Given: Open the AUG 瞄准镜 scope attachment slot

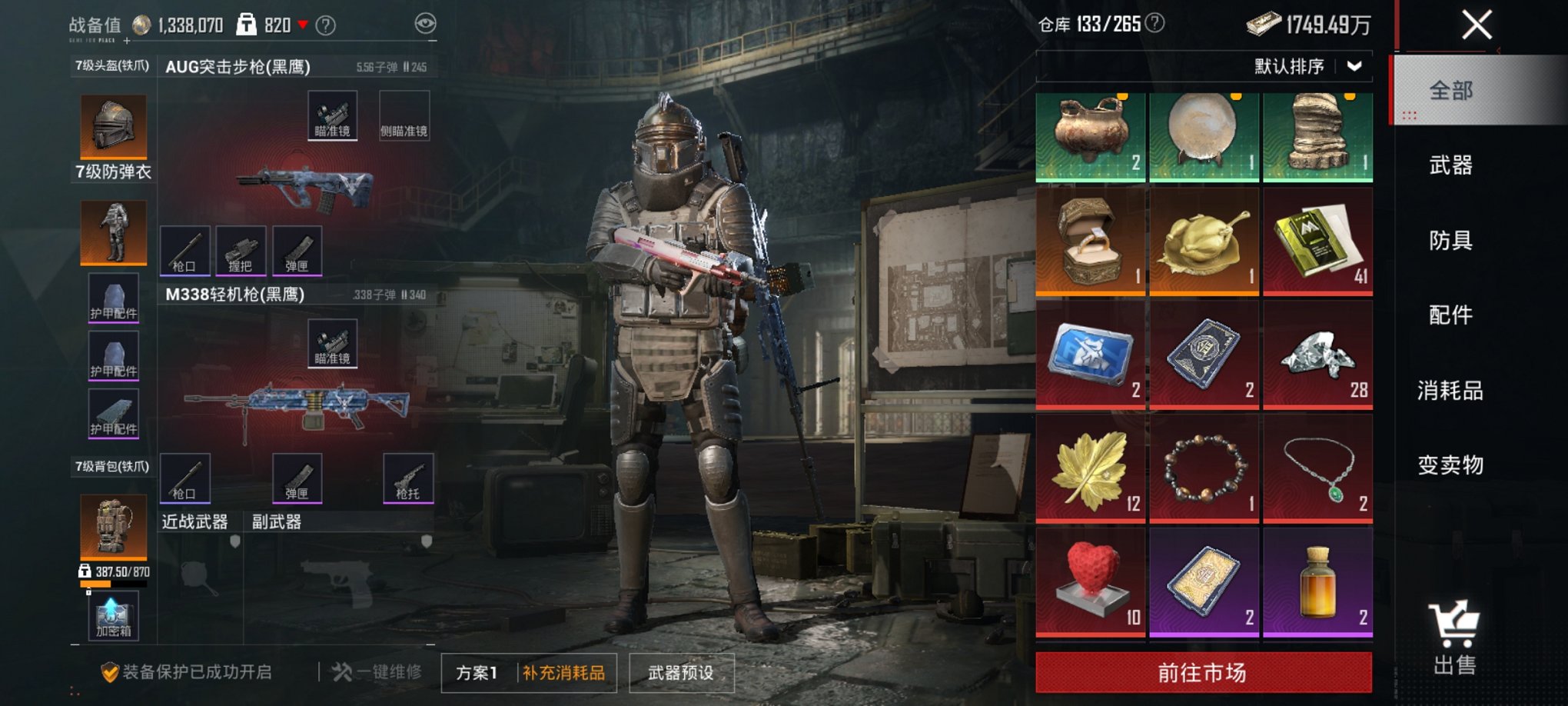Looking at the screenshot, I should pos(332,115).
